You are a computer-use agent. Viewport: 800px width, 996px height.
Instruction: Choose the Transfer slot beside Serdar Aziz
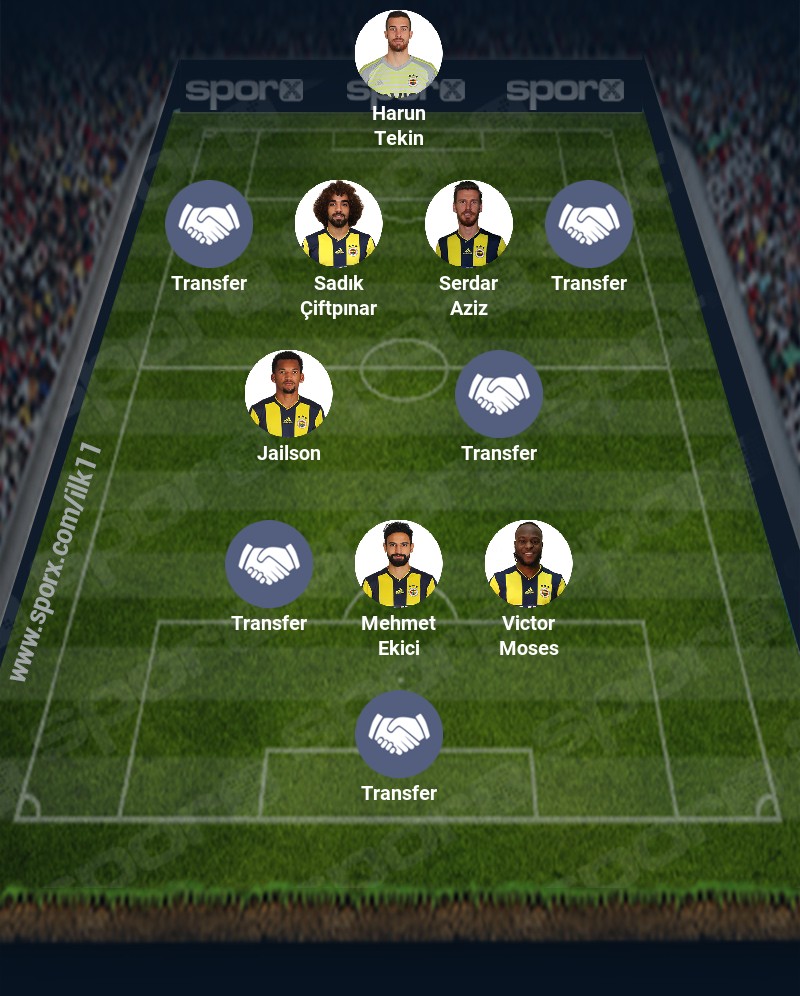(589, 224)
